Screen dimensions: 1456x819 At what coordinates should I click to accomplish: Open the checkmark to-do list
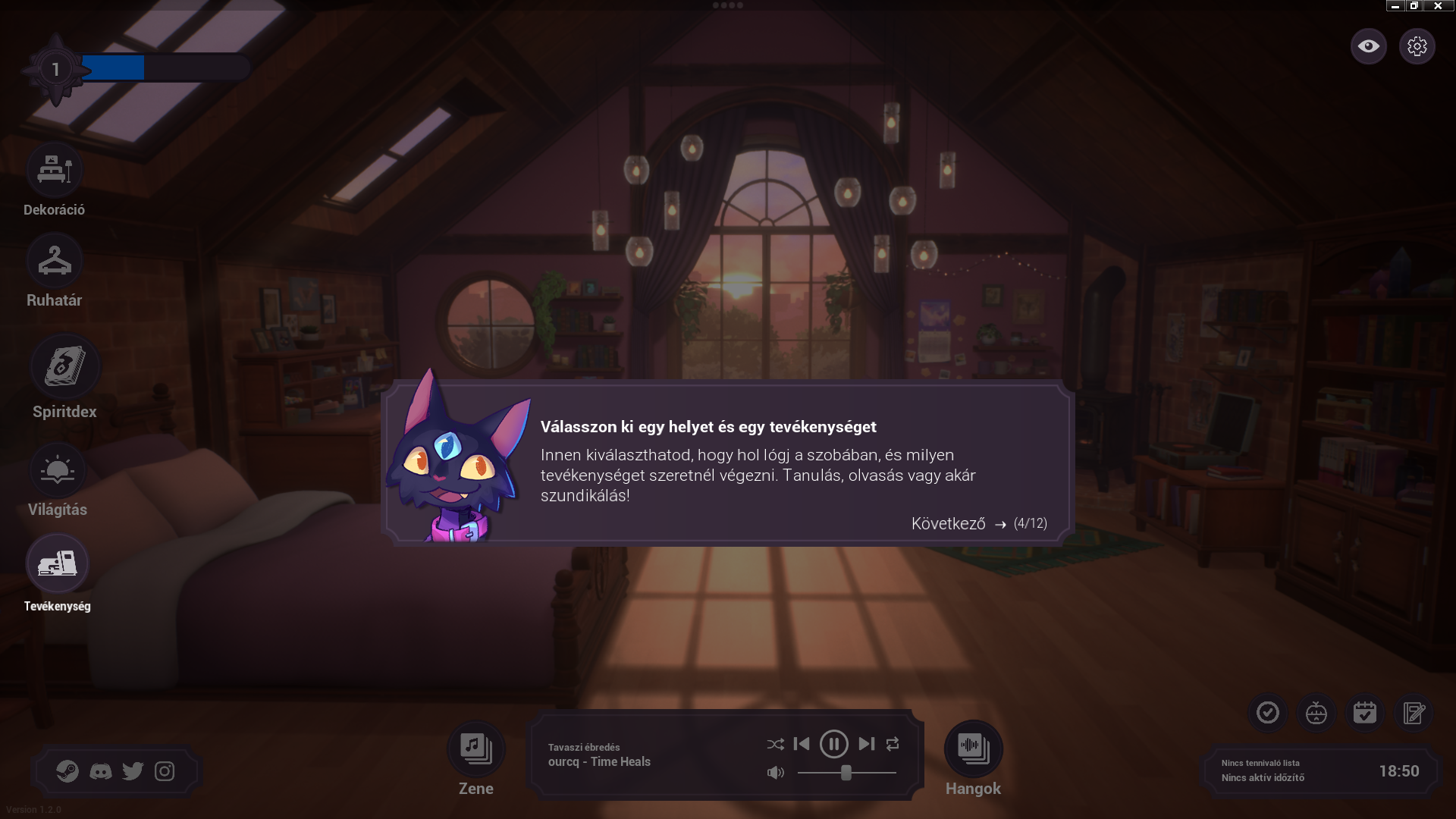[1268, 713]
